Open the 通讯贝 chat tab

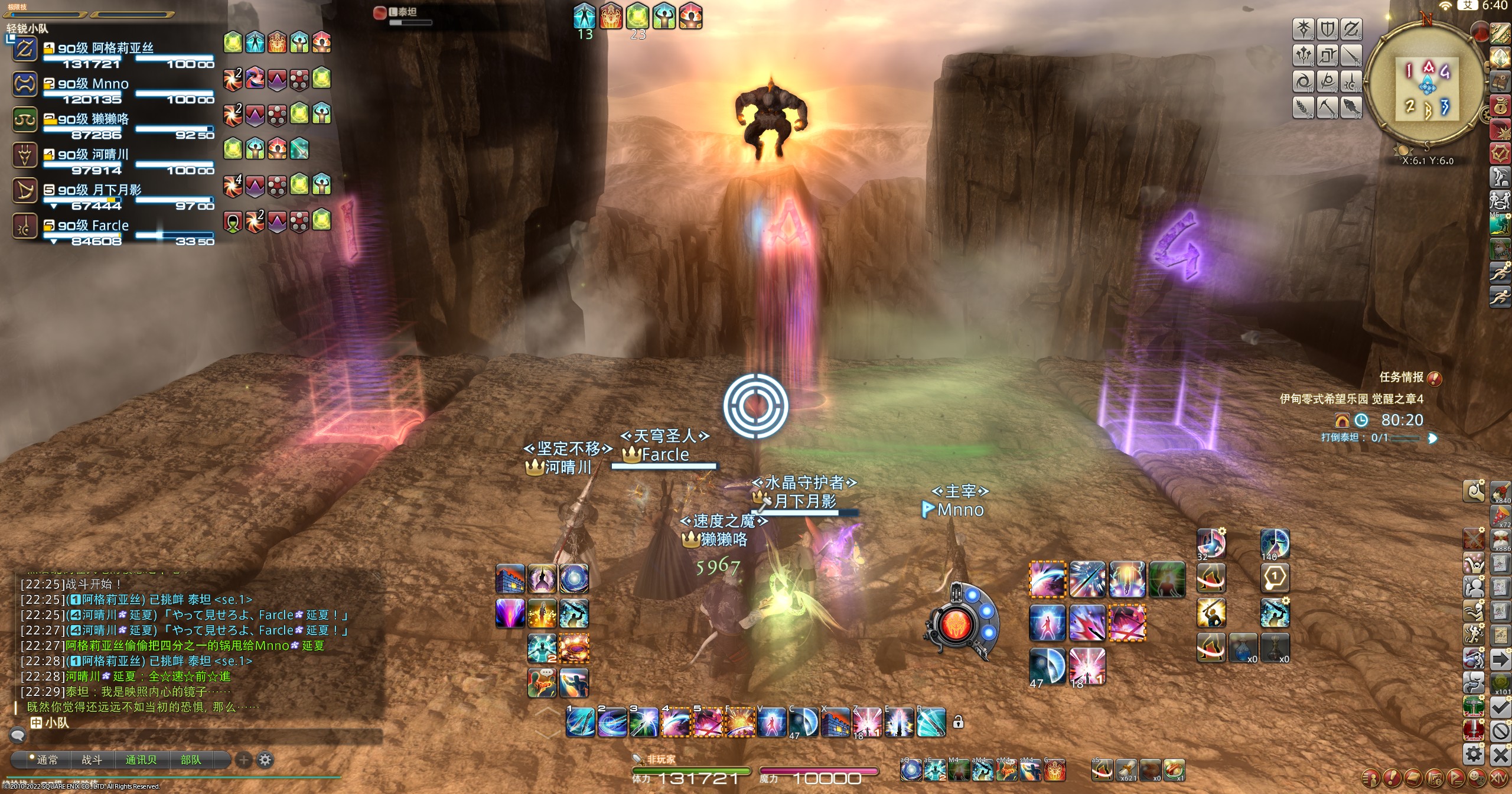tap(141, 760)
